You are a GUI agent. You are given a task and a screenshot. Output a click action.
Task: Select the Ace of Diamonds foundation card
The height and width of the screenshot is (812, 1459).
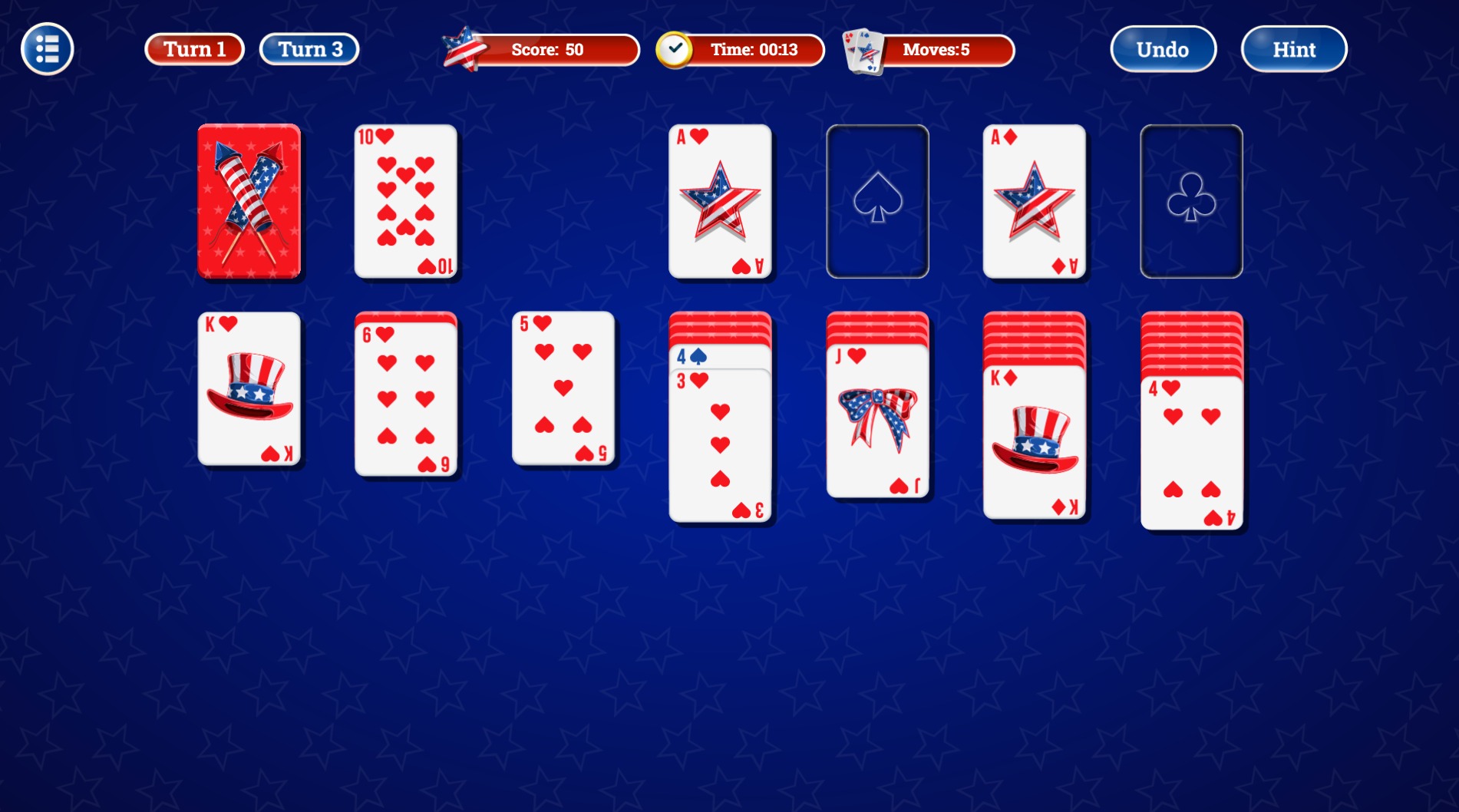[1034, 201]
